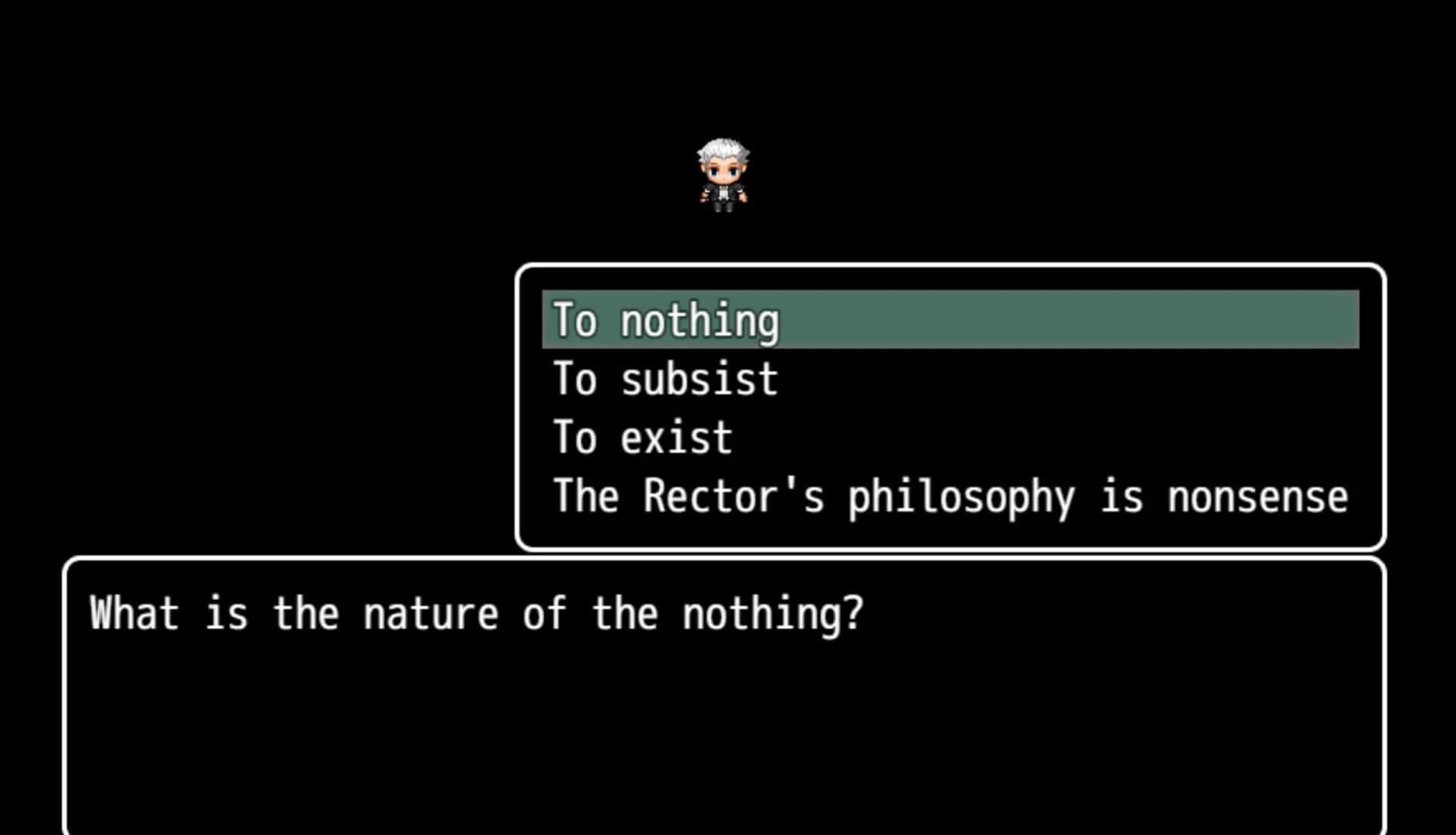The image size is (1456, 835).
Task: Select "The Rector's philosophy is nonsense" option
Action: tap(951, 497)
